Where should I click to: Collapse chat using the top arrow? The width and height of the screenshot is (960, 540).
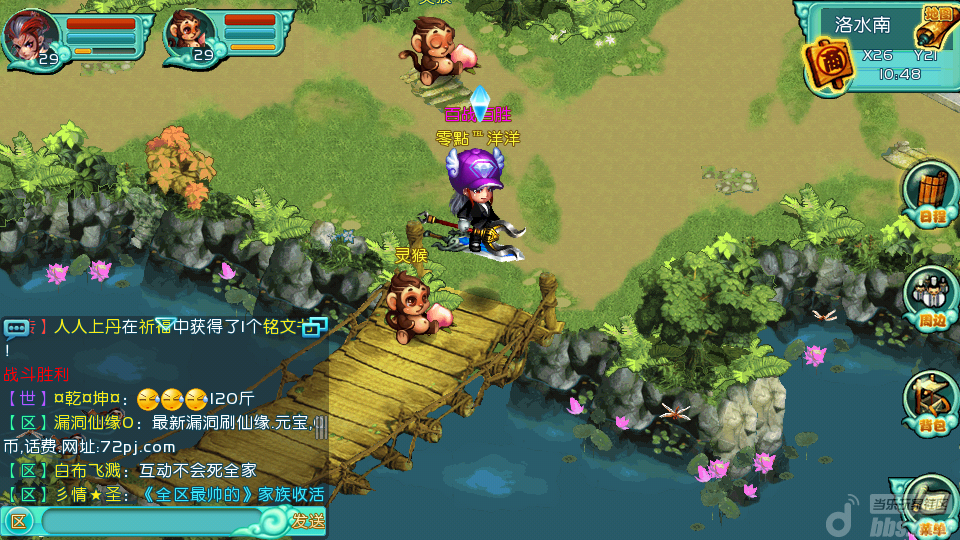pos(166,322)
